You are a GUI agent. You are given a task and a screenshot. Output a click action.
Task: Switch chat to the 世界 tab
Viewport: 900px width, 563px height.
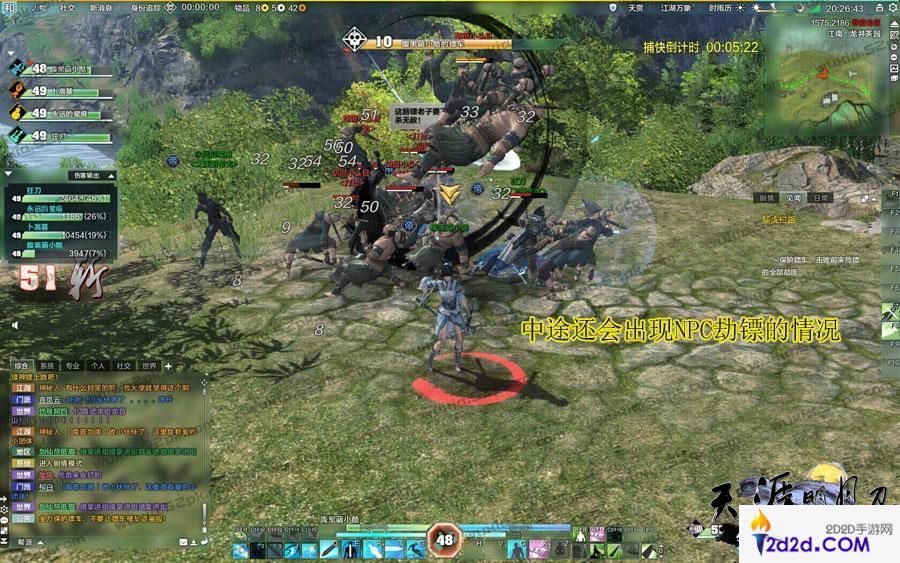149,366
